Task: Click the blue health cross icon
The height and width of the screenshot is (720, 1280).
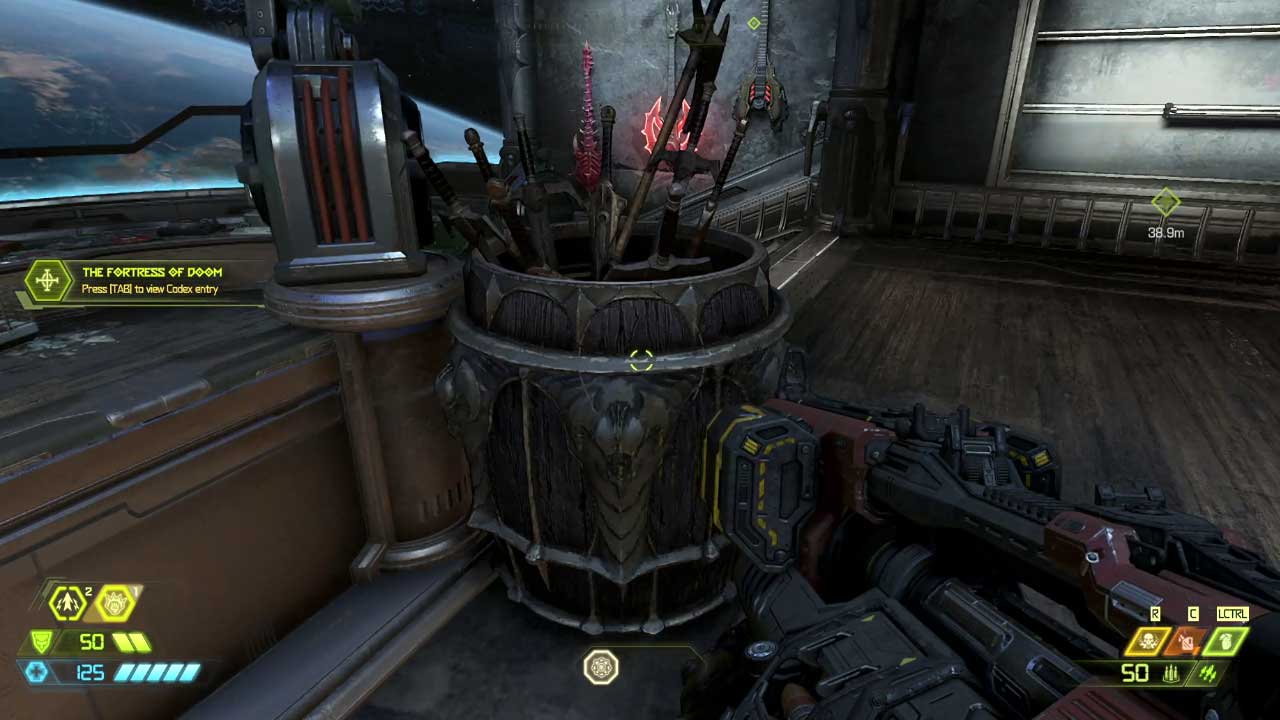Action: coord(37,672)
